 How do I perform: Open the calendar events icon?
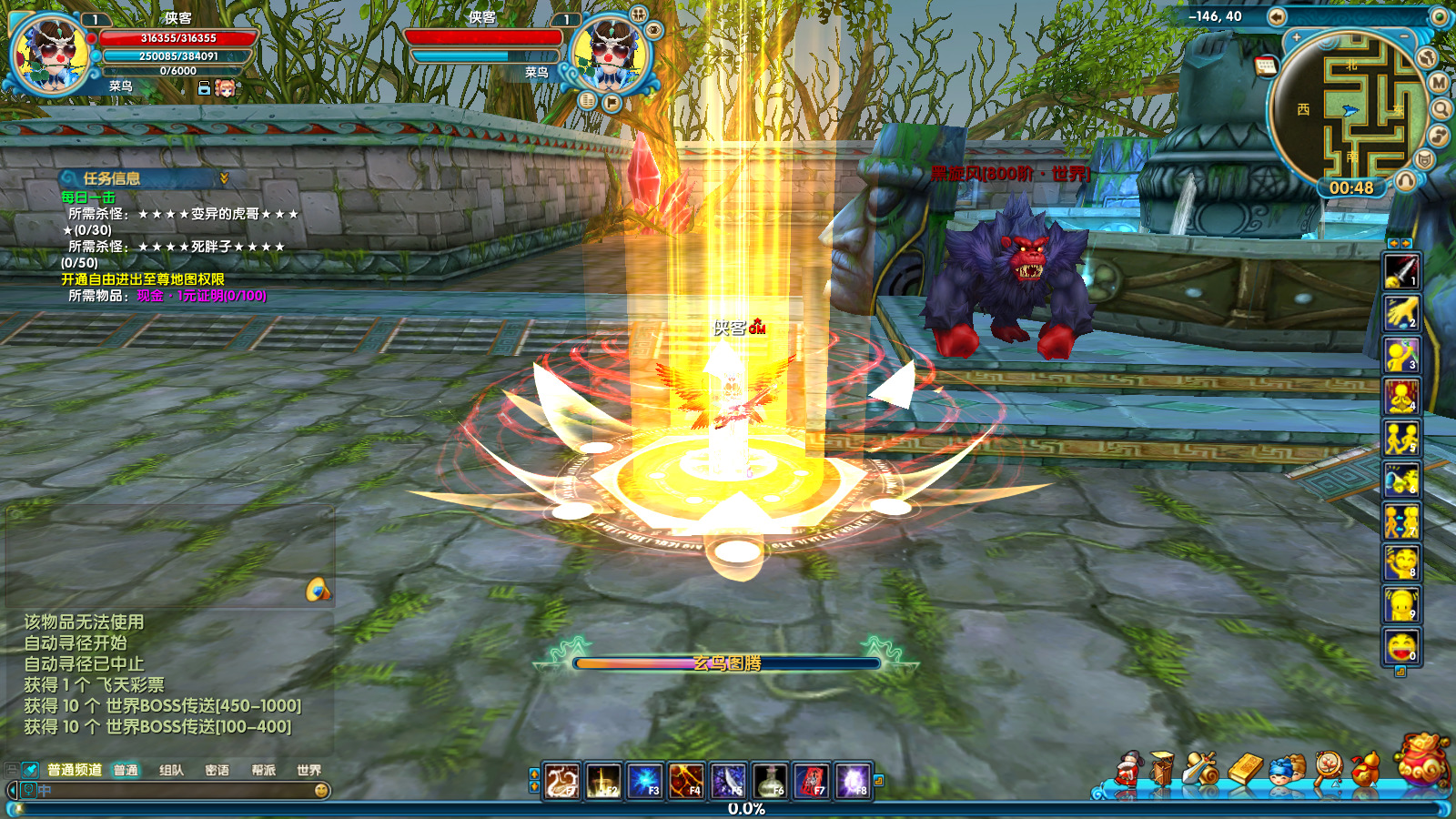(1266, 65)
